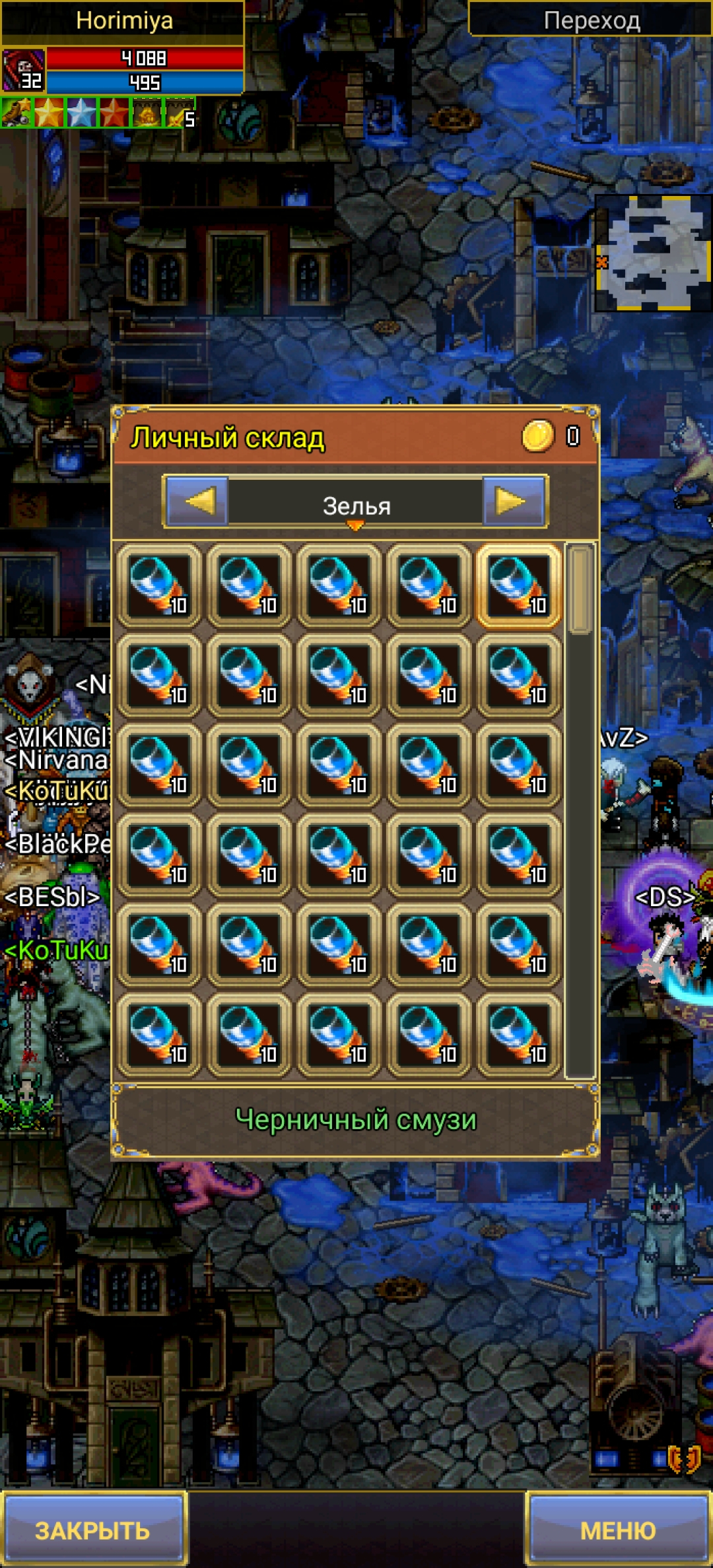Open the Horimiya character portrait
The height and width of the screenshot is (1568, 713).
(x=23, y=70)
